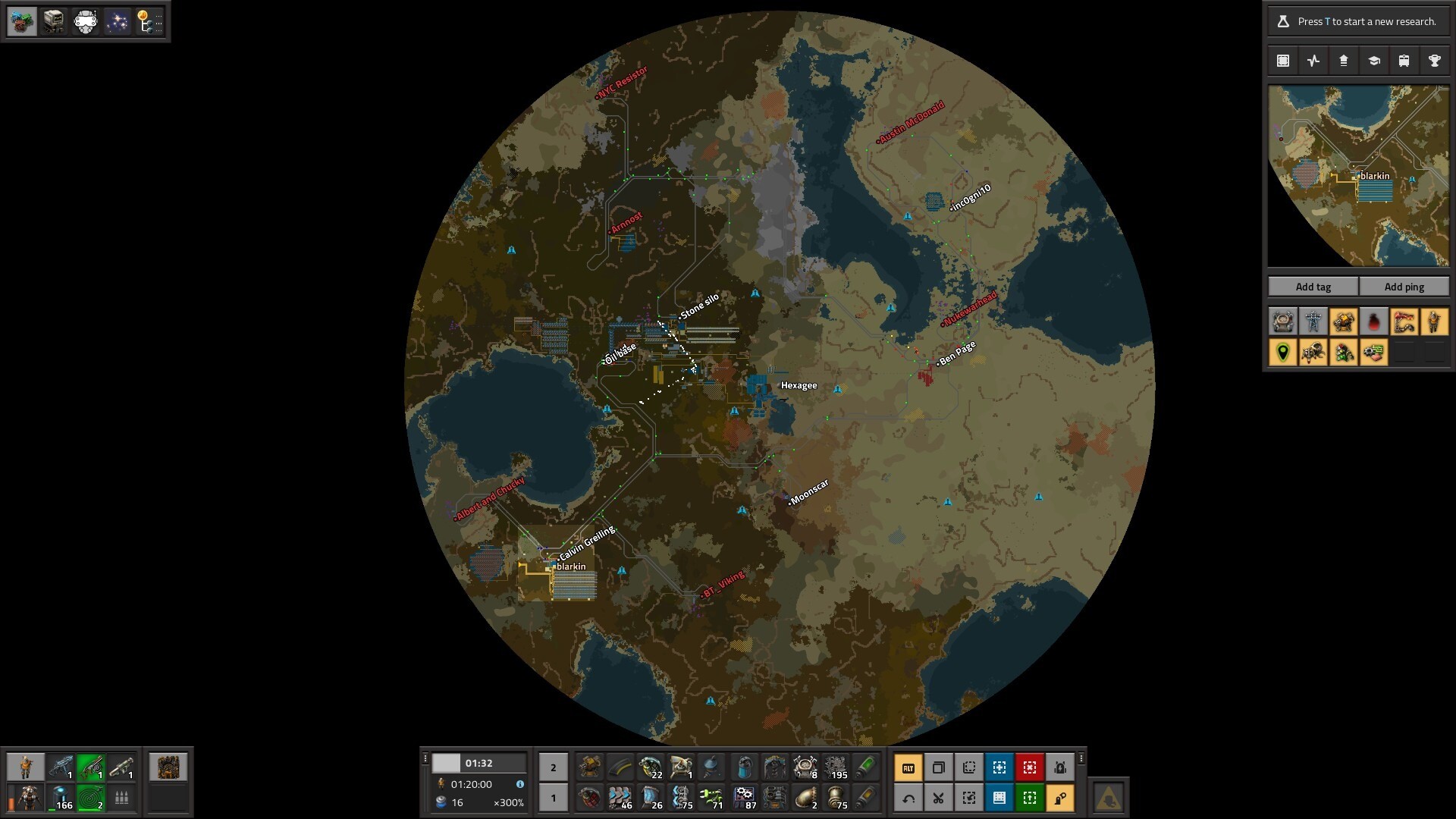Open the production statistics graph icon

pyautogui.click(x=1313, y=61)
